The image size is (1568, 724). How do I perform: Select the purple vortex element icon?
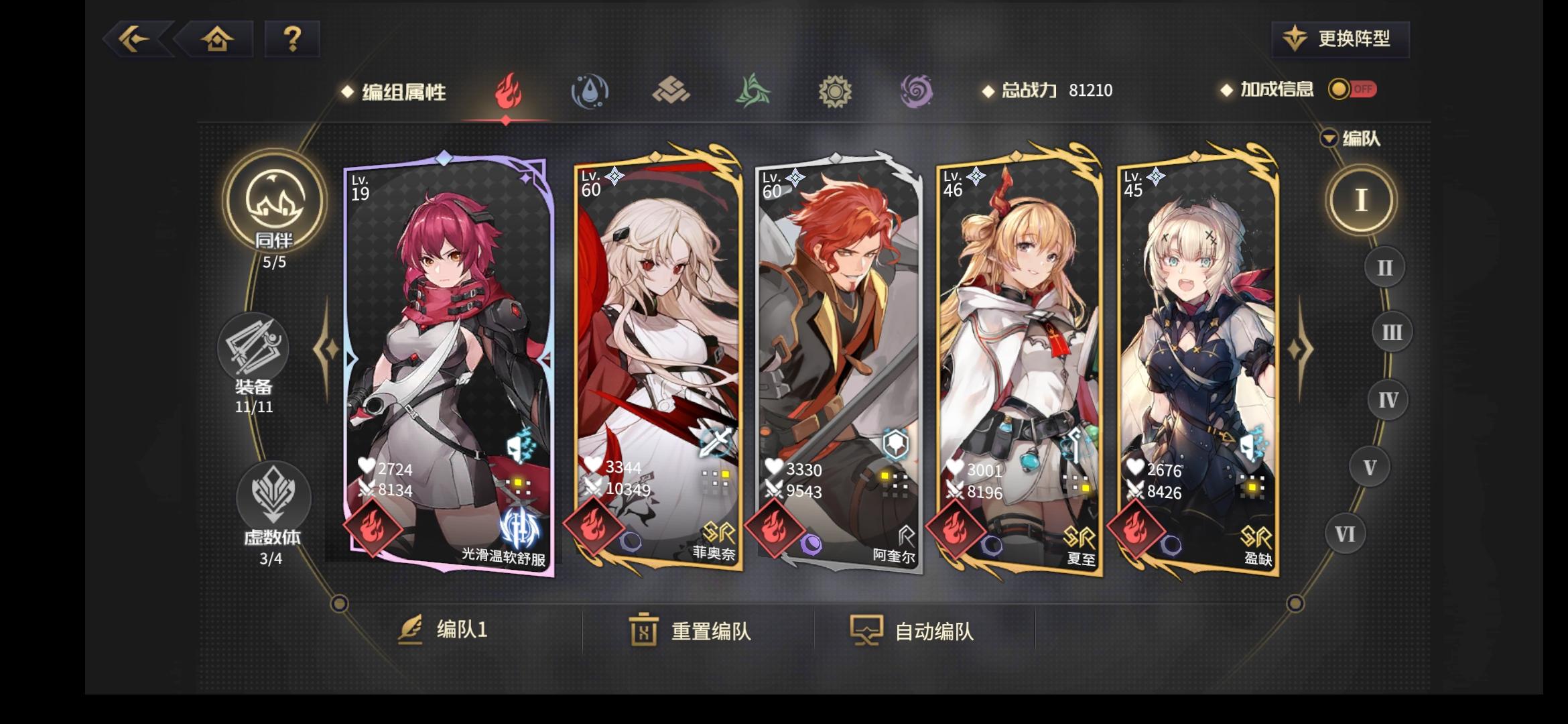917,92
